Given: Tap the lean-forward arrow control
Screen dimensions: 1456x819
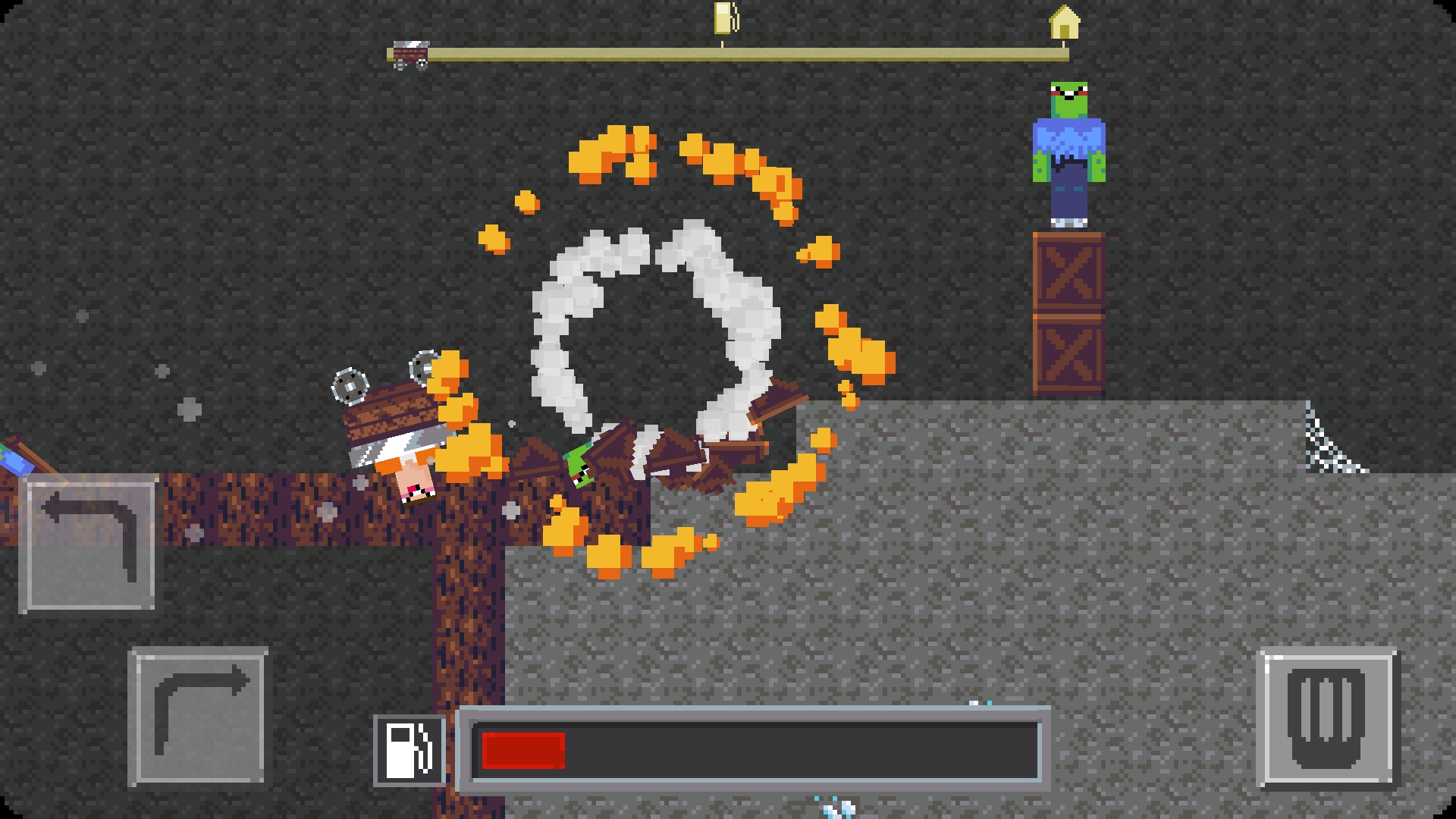Looking at the screenshot, I should tap(199, 717).
